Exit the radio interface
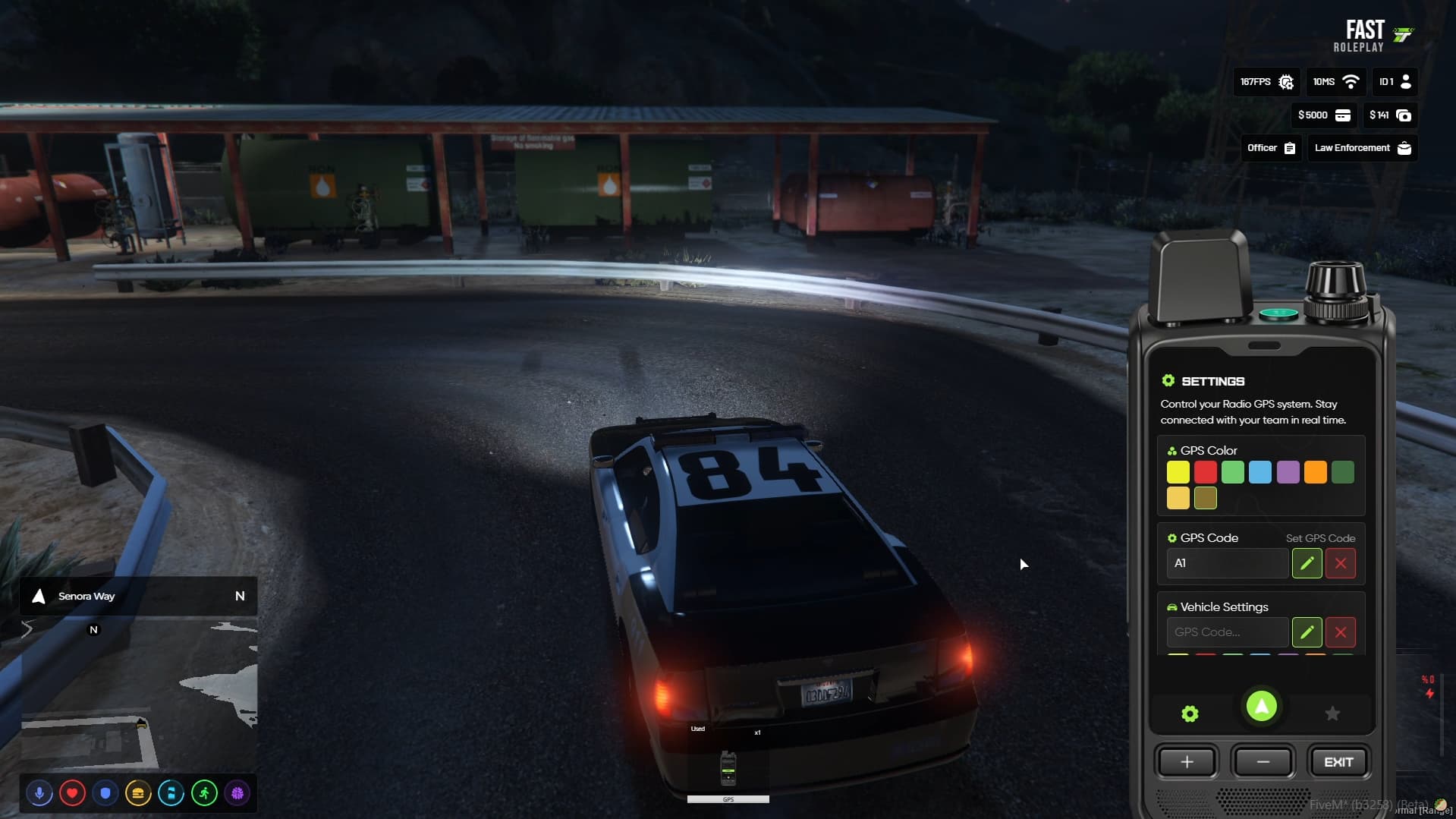Image resolution: width=1456 pixels, height=819 pixels. click(1338, 762)
